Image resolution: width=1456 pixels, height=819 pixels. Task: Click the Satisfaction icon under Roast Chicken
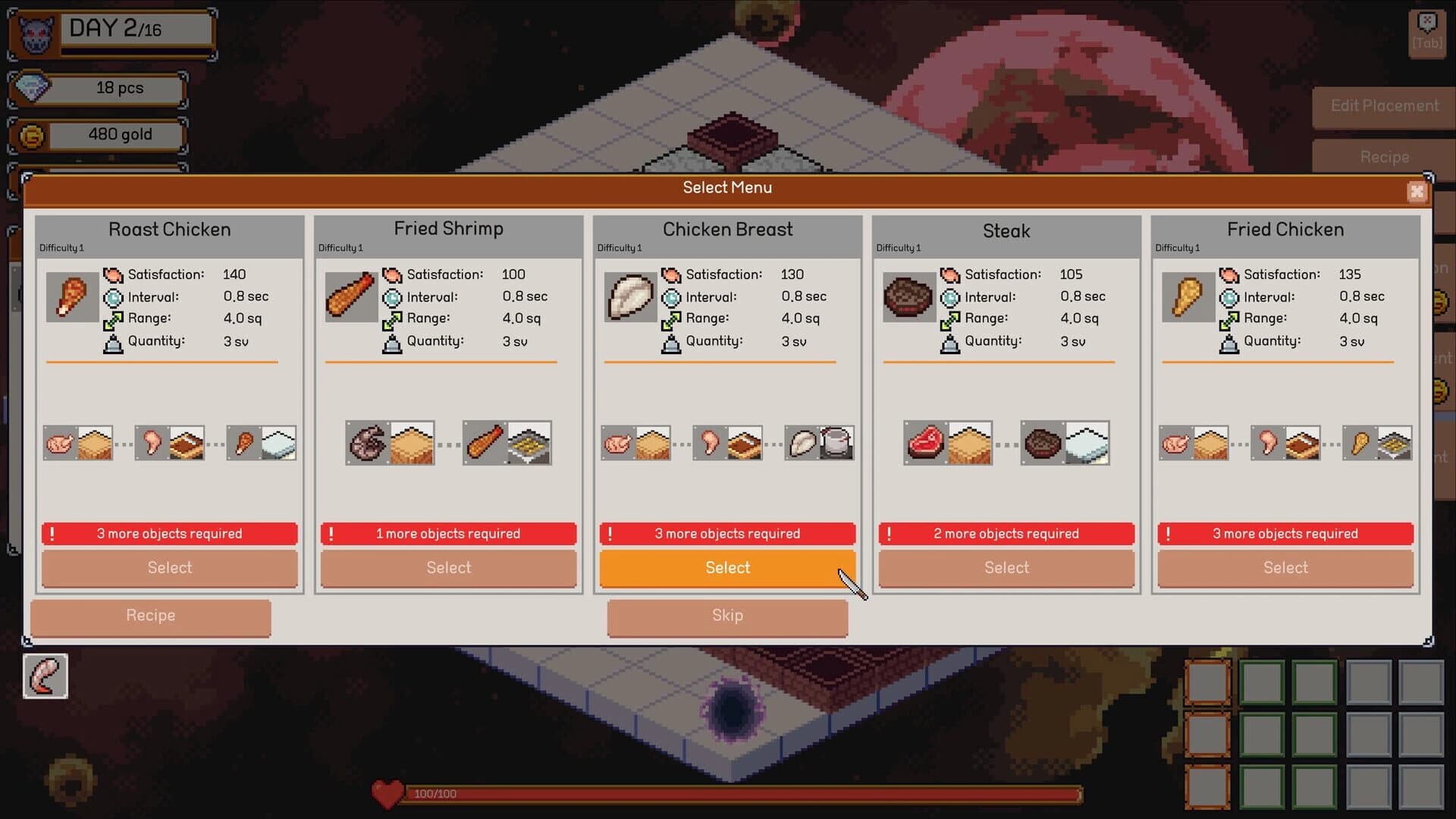113,274
